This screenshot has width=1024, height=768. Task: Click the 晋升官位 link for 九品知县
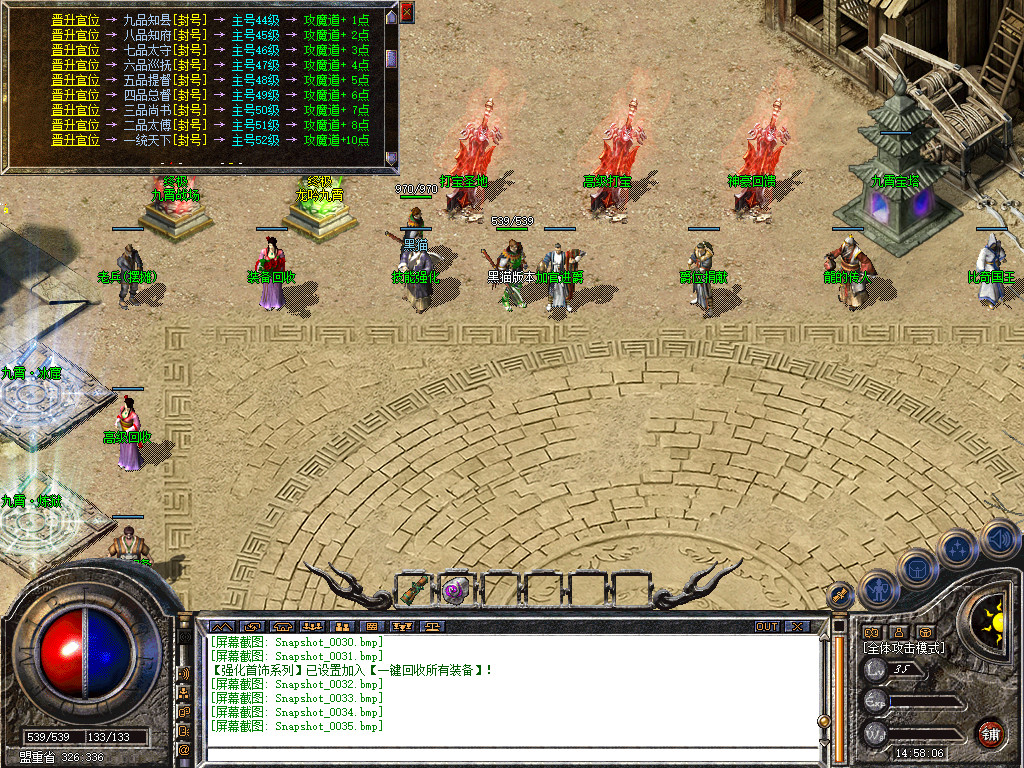click(x=75, y=20)
